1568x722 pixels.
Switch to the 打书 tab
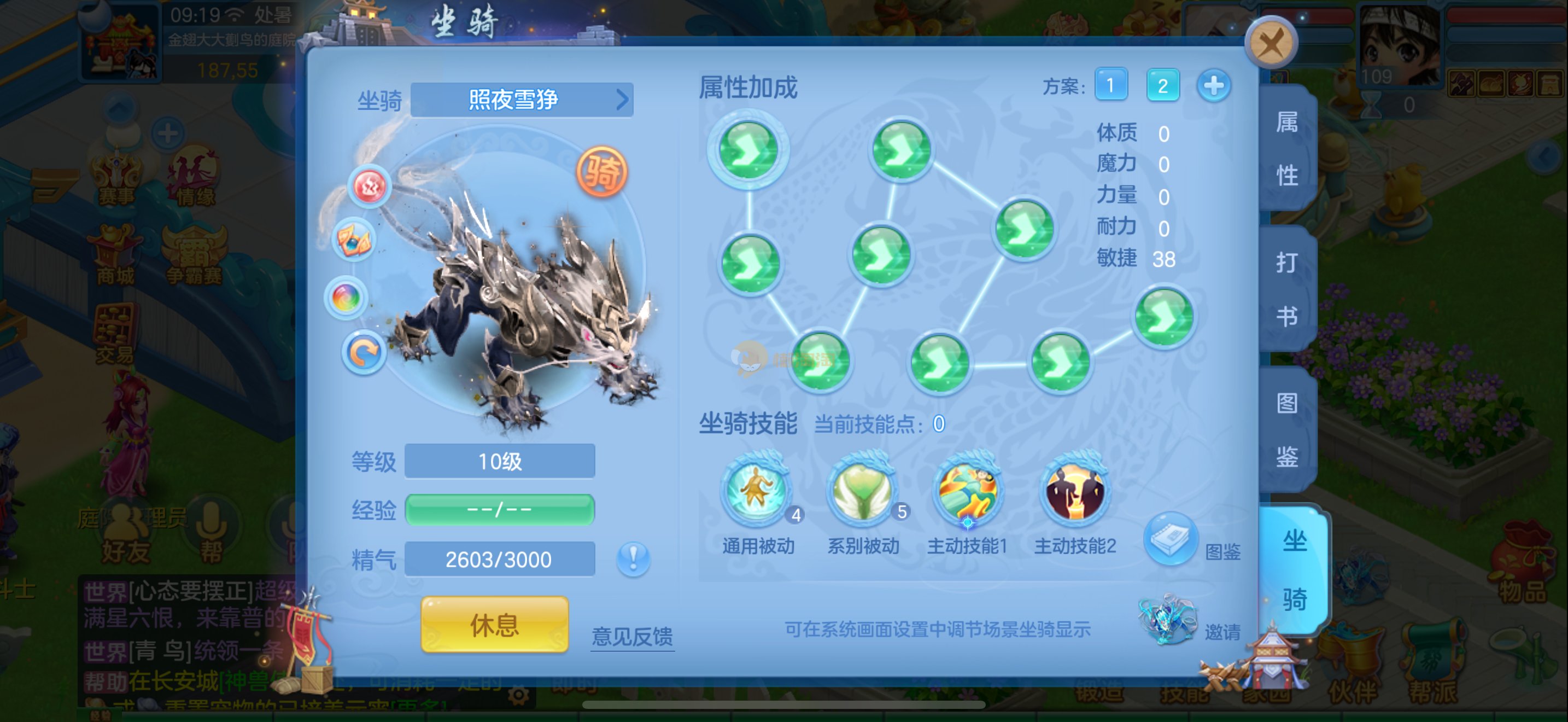tap(1287, 289)
